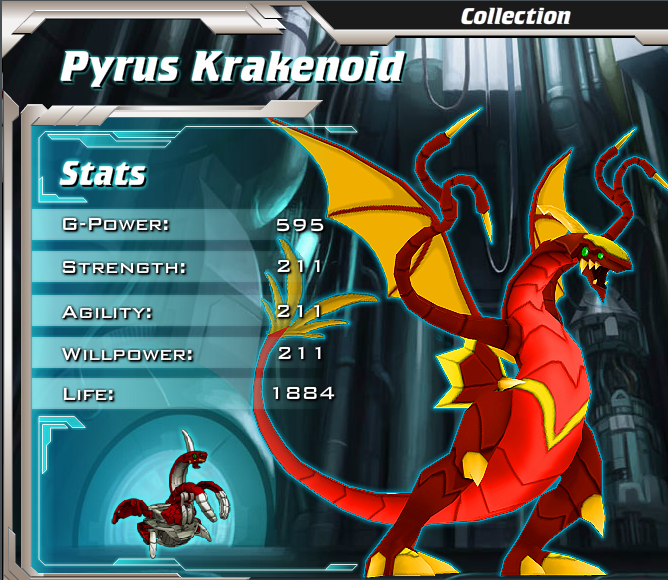Open the Collection tab
668x580 pixels.
click(515, 16)
